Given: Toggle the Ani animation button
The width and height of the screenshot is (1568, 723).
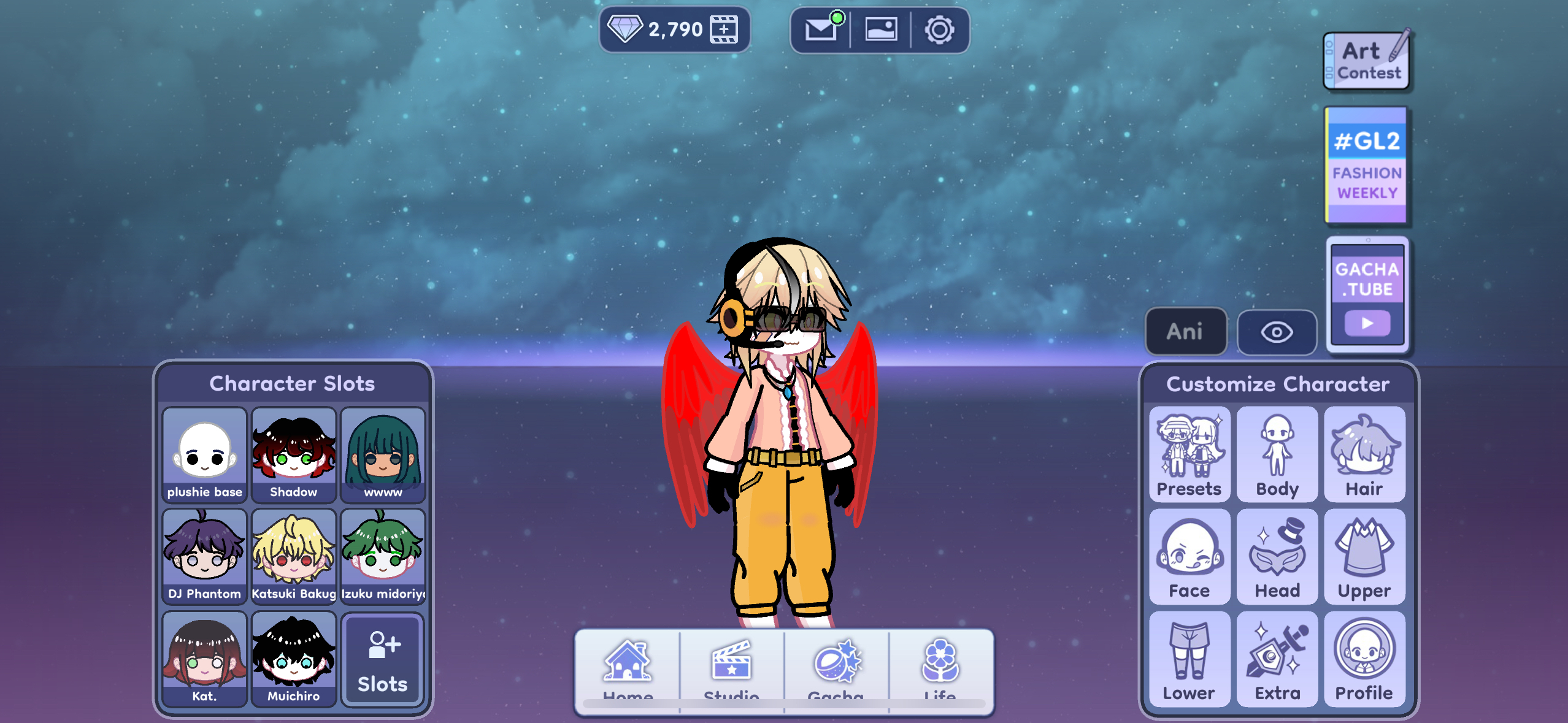Looking at the screenshot, I should 1185,332.
